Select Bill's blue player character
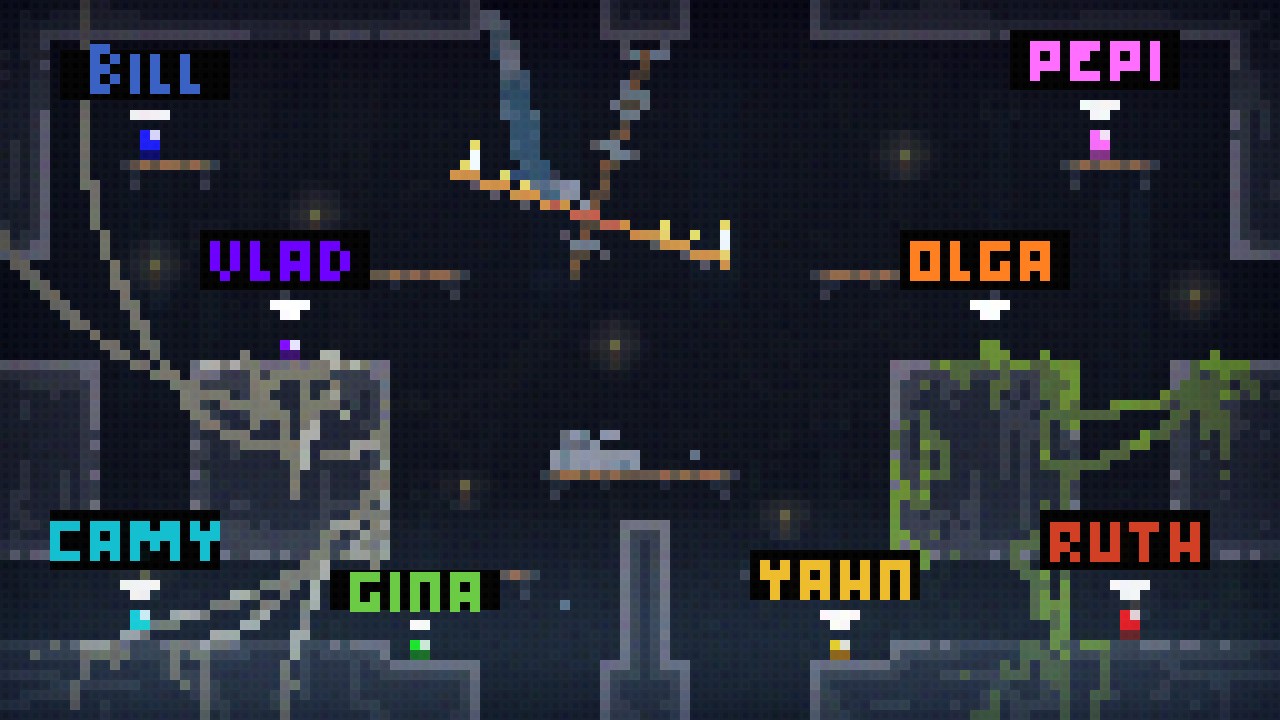1280x720 pixels. [148, 140]
